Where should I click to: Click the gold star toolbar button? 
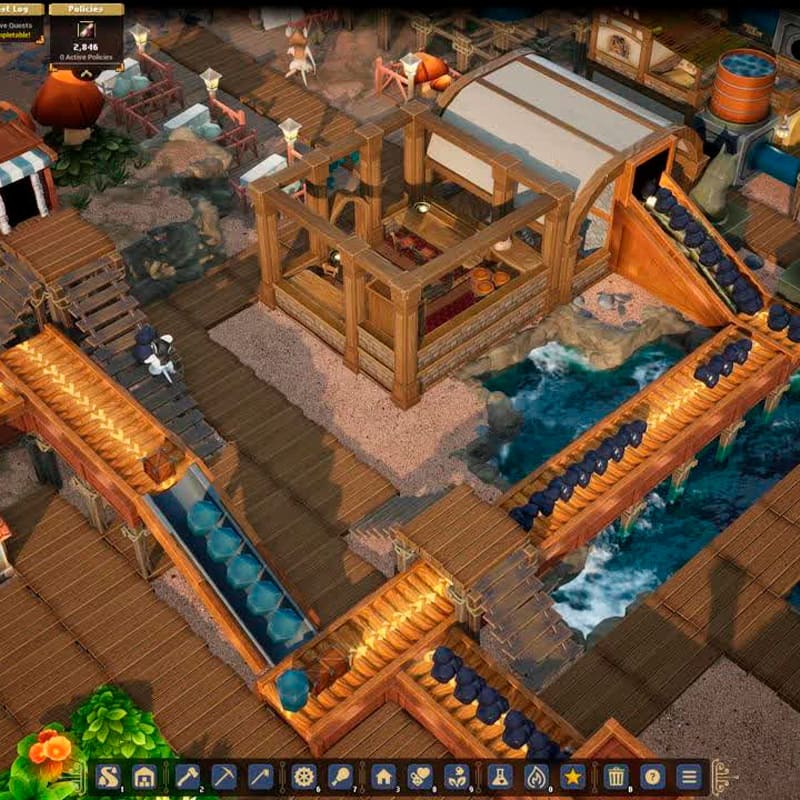573,776
